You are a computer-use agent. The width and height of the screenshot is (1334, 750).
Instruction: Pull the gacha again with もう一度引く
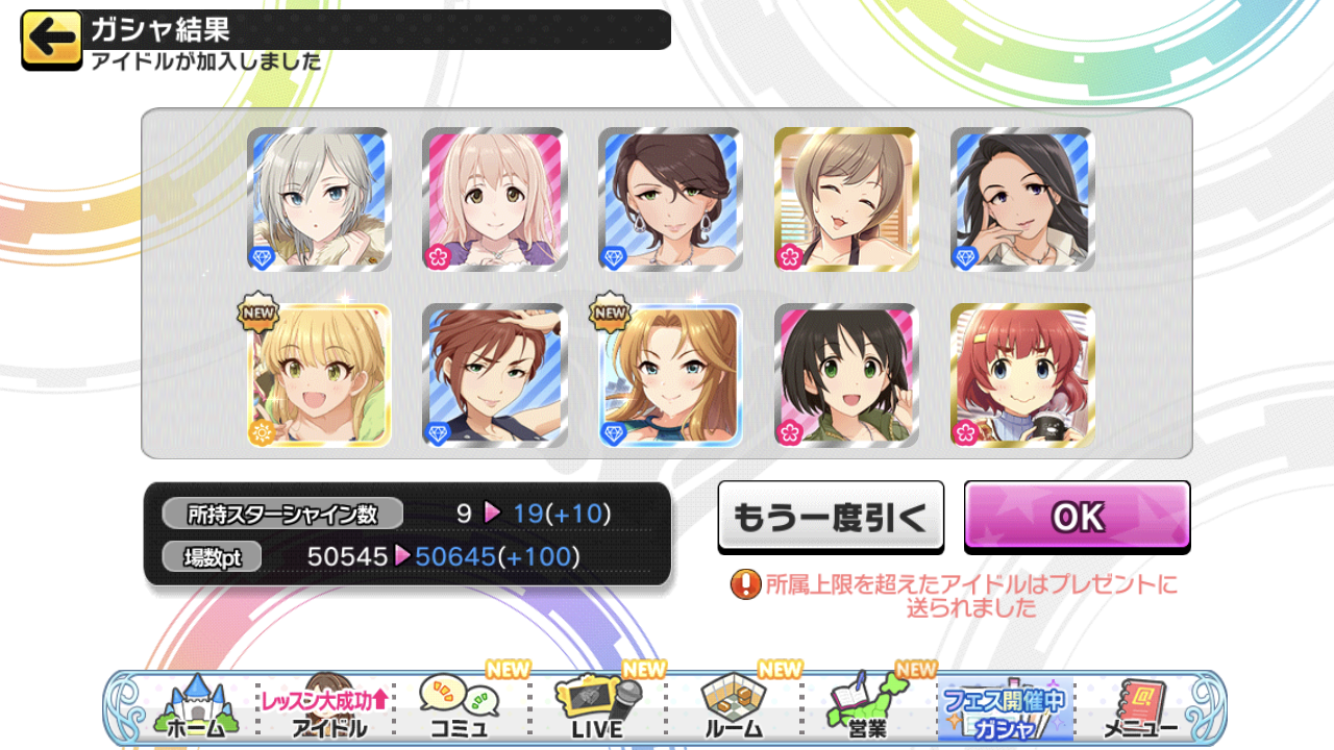point(830,516)
